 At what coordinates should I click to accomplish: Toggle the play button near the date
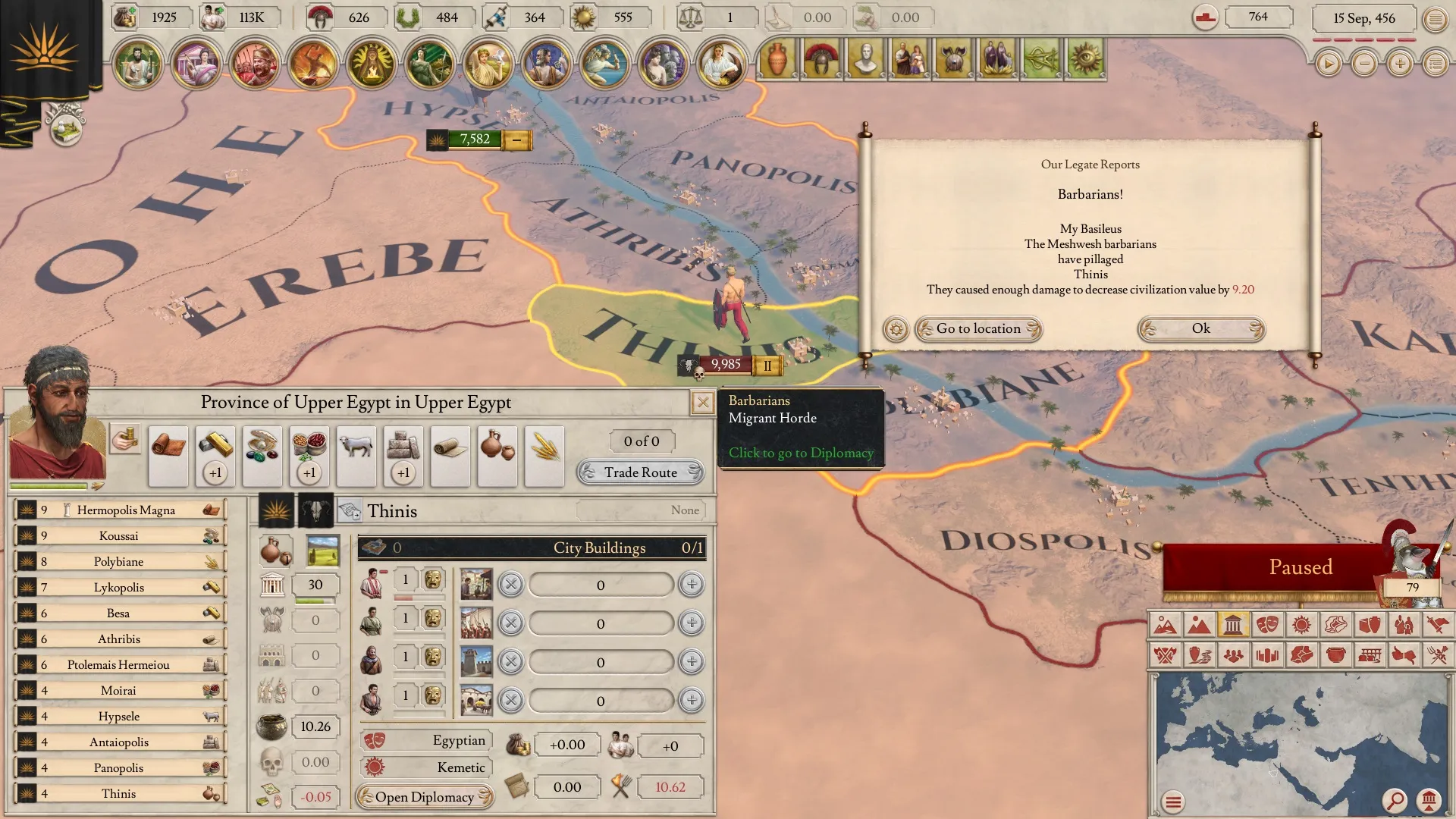point(1328,64)
